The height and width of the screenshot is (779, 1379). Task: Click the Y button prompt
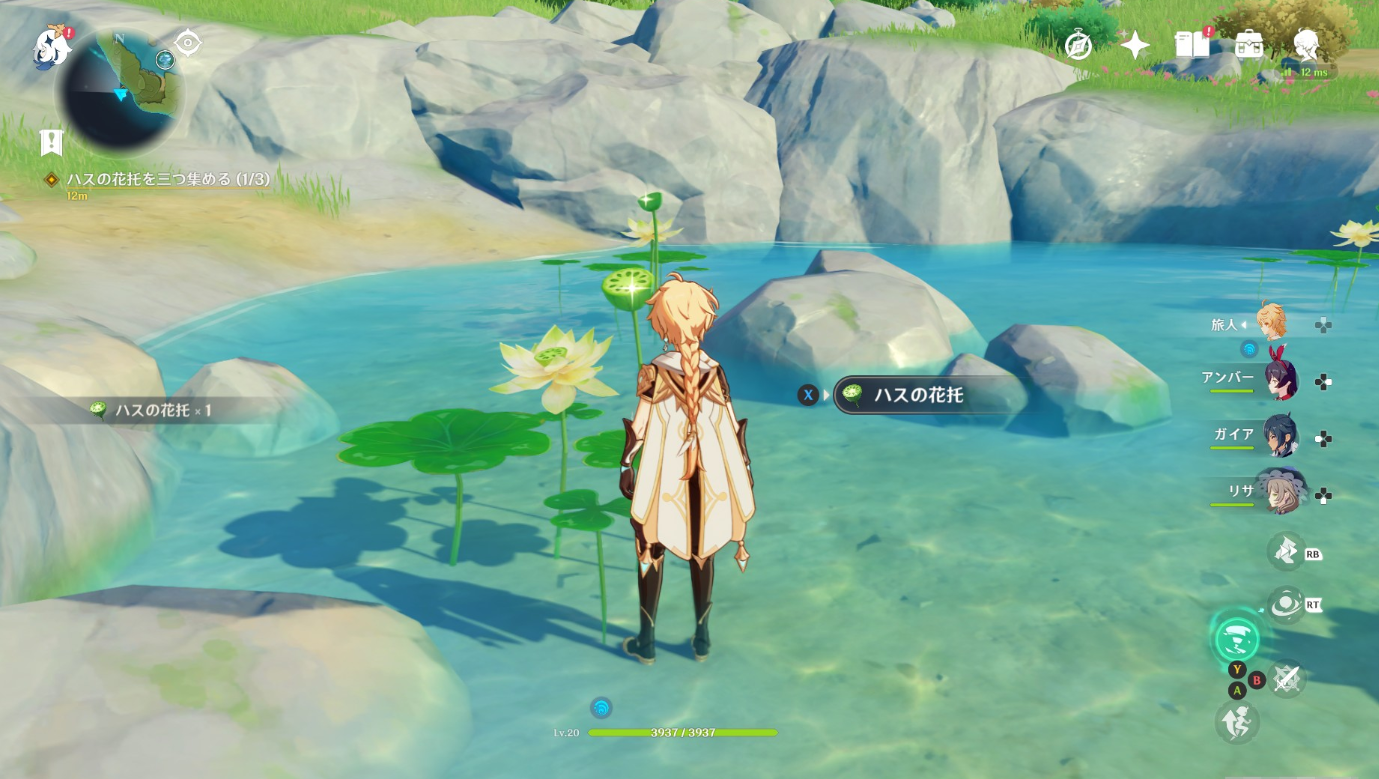(x=1236, y=669)
